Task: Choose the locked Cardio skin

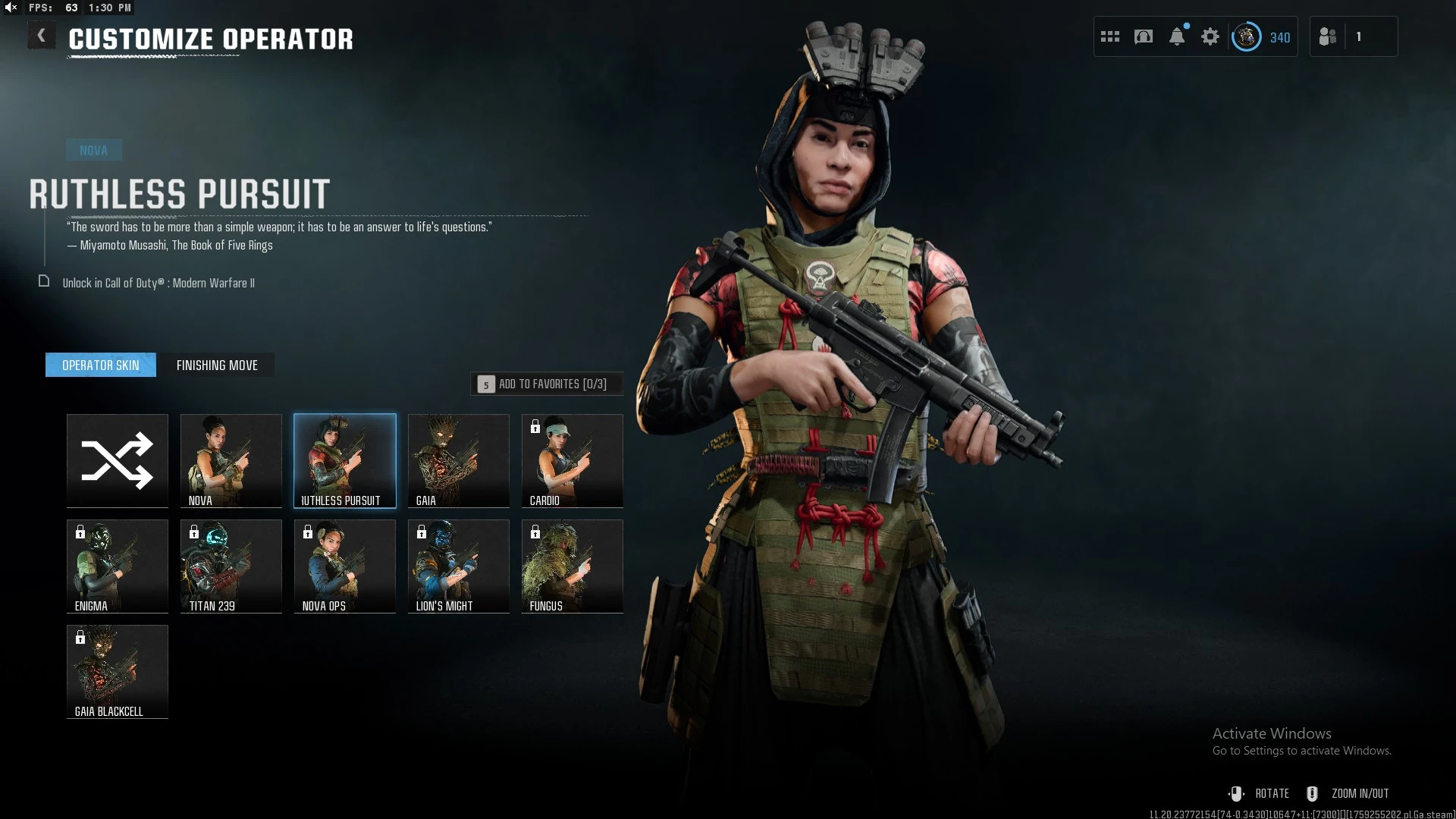Action: (x=573, y=460)
